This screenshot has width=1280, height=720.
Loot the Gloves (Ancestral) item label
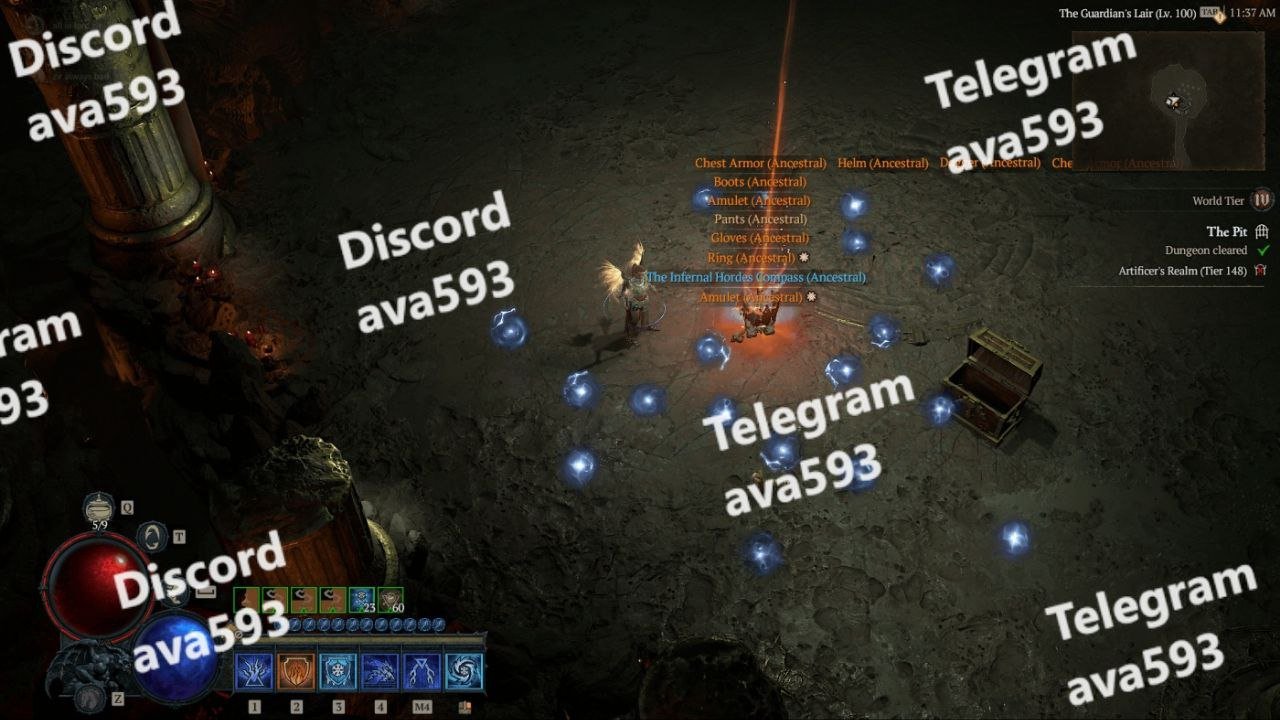(x=759, y=238)
